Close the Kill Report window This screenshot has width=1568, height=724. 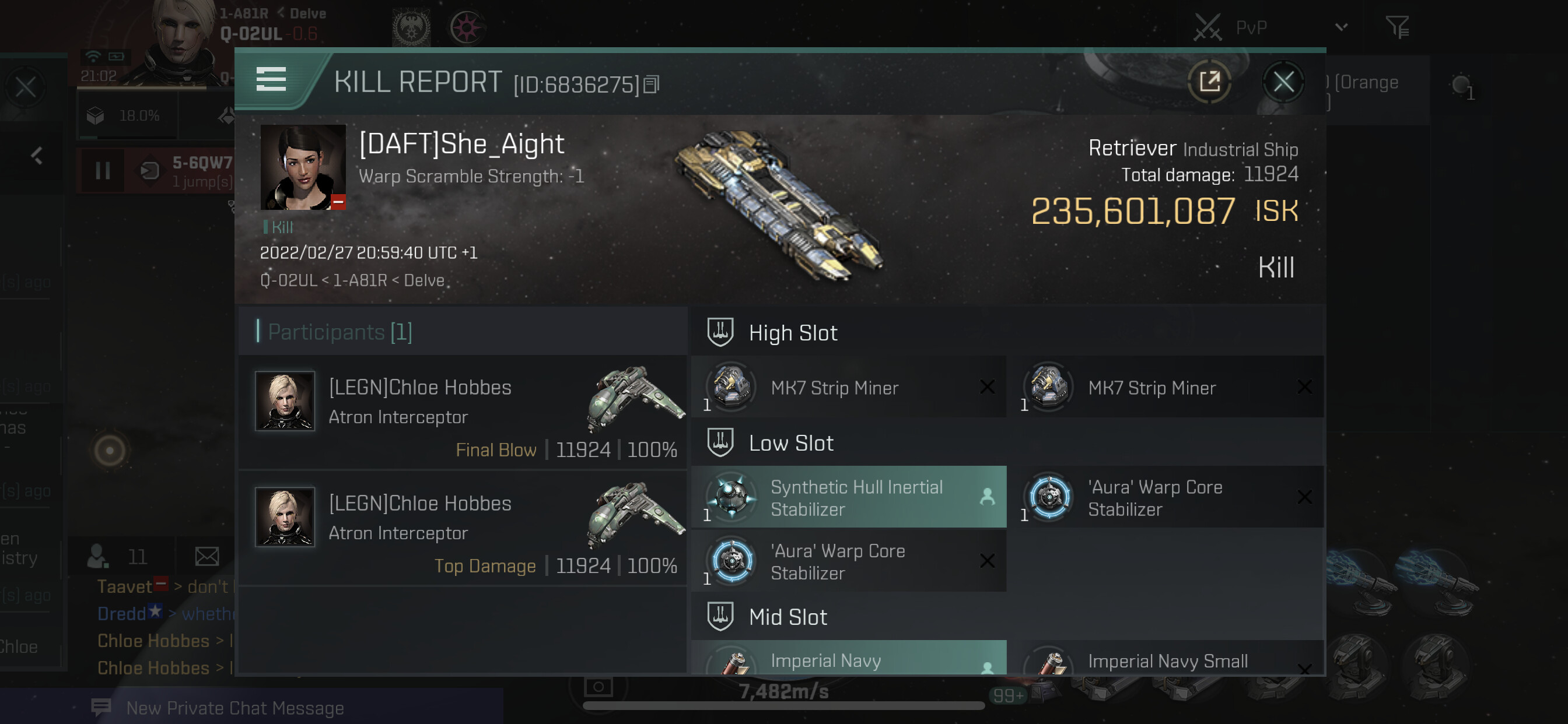point(1283,82)
